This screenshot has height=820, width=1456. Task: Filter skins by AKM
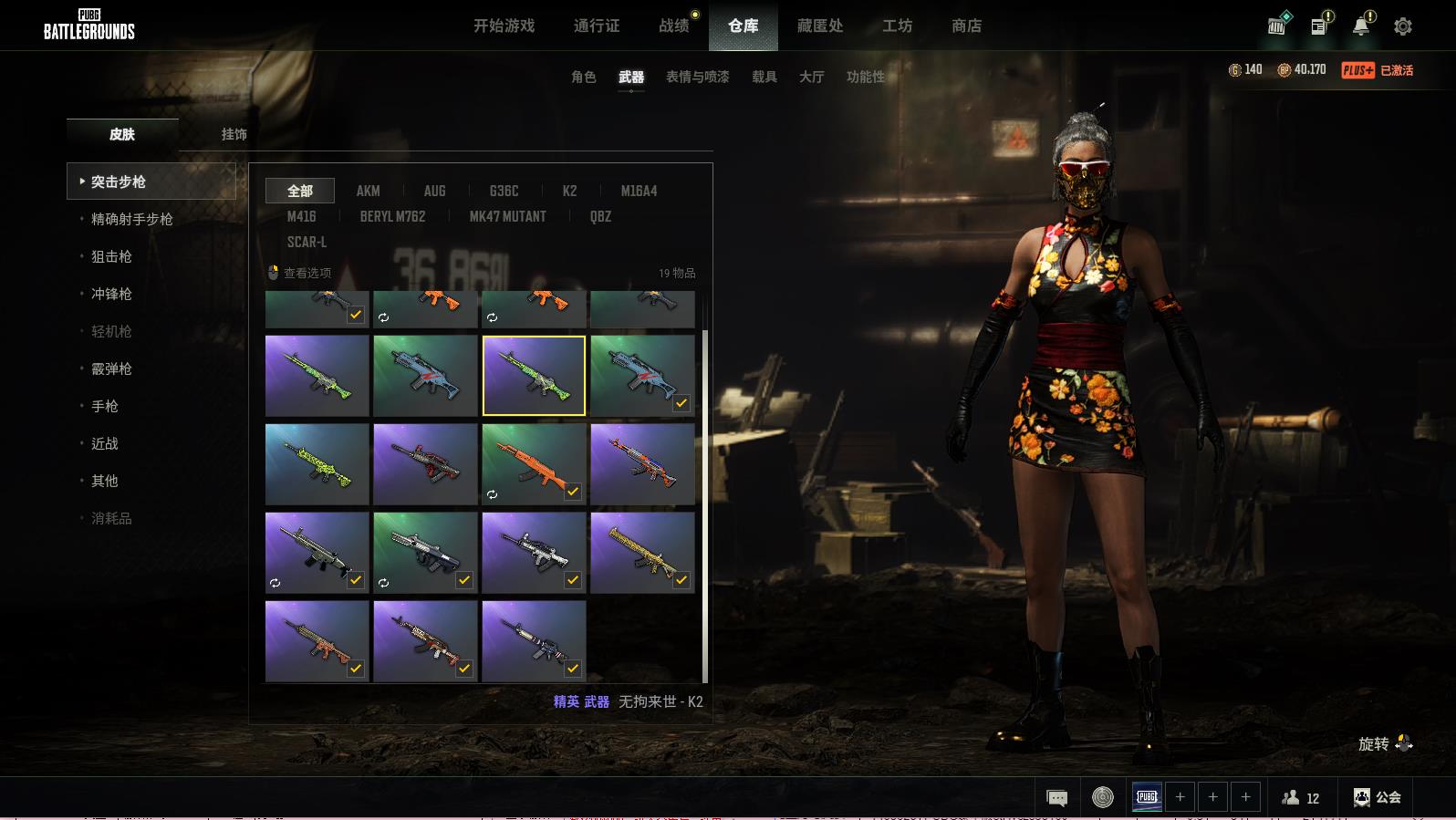(x=368, y=191)
